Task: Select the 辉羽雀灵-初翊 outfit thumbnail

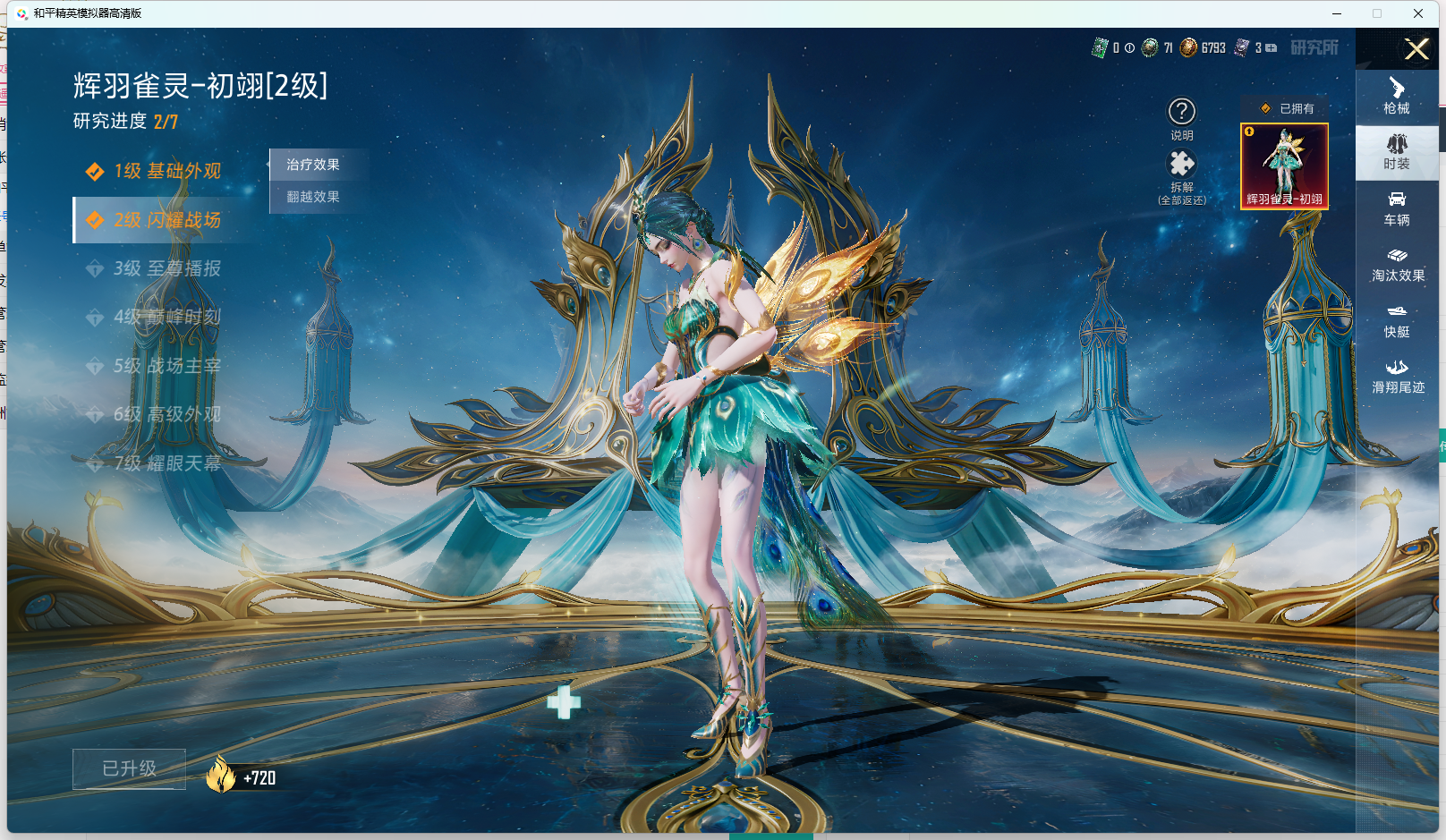Action: click(1284, 166)
